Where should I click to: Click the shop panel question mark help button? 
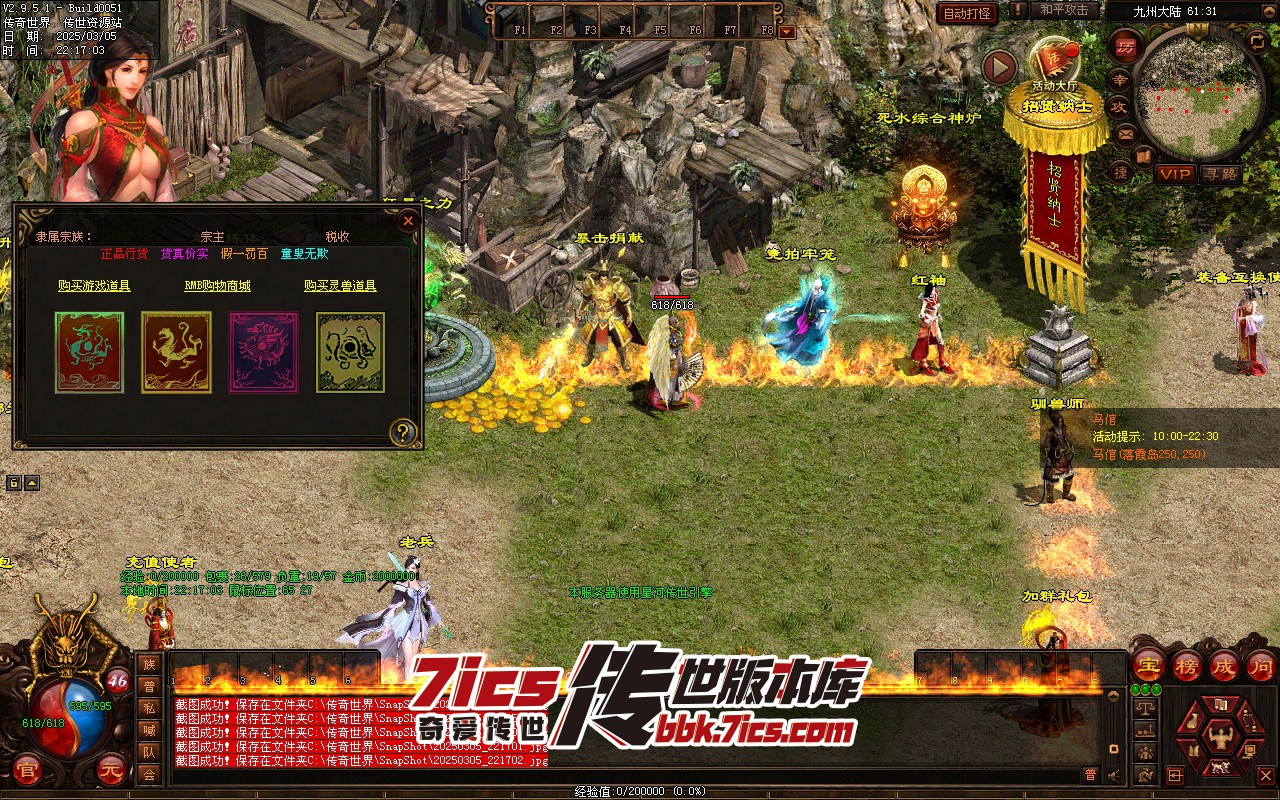click(403, 432)
